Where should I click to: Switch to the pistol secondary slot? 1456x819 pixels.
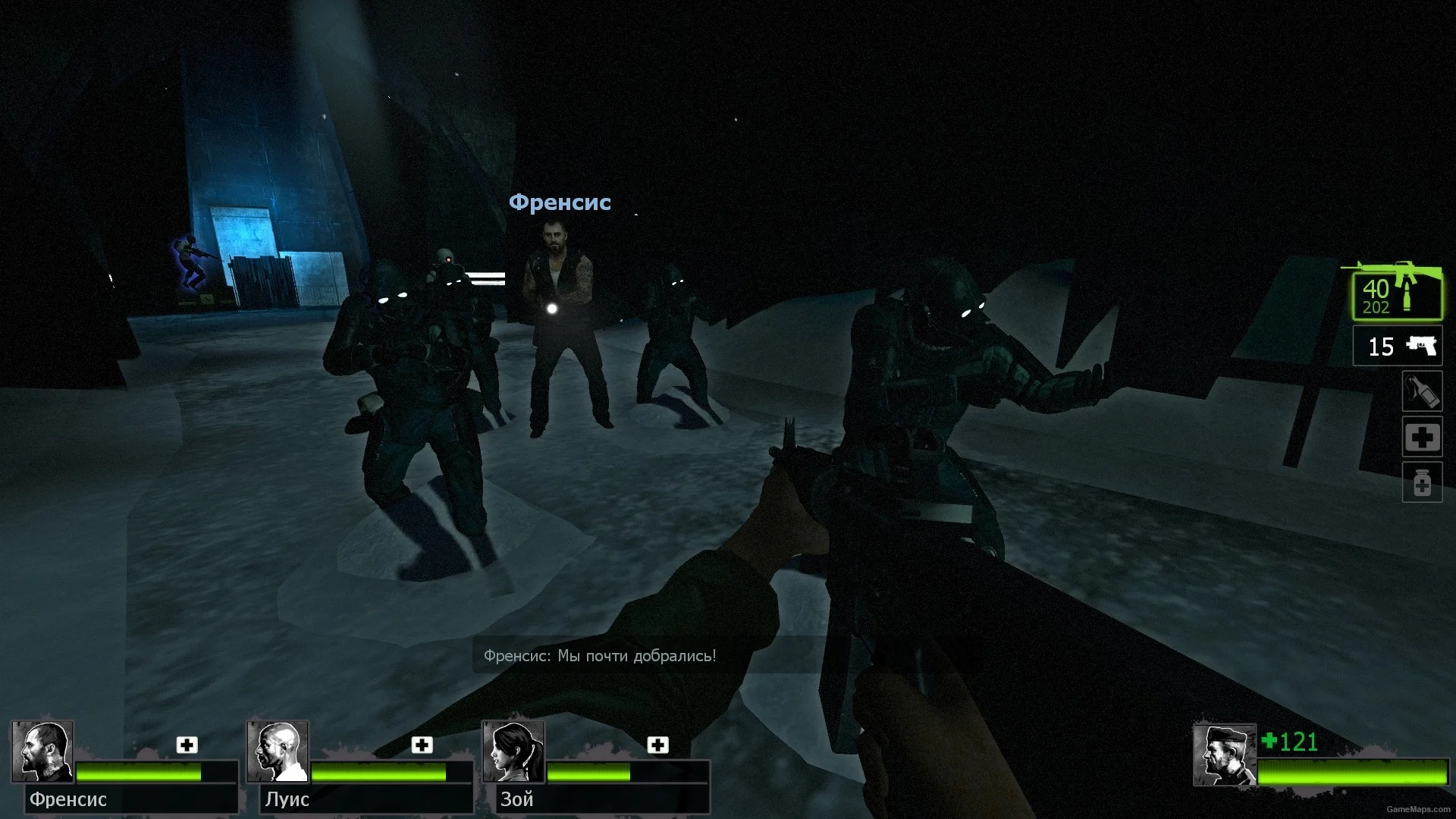[1397, 347]
